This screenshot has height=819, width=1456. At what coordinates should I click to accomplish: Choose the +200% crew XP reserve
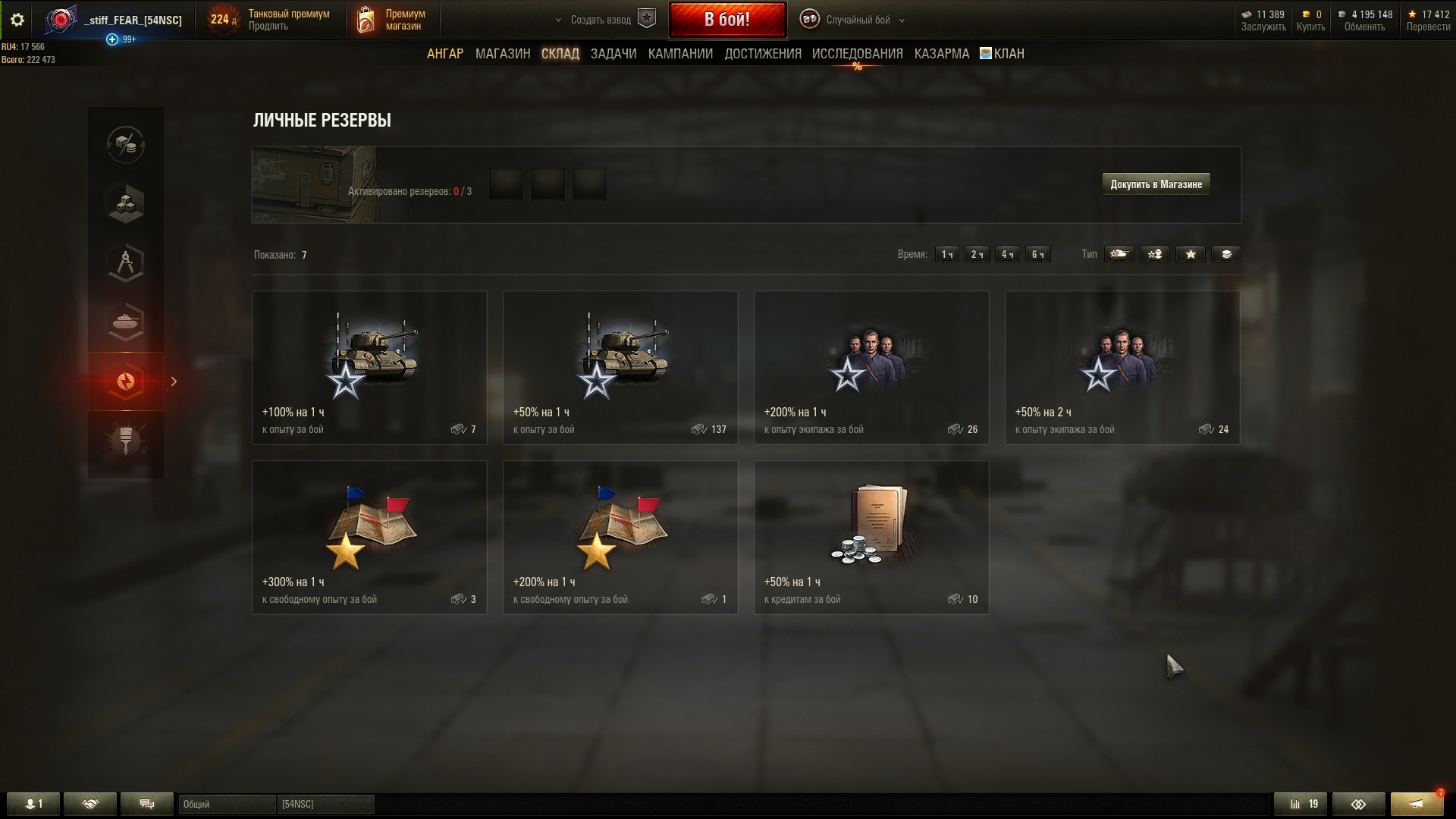point(871,368)
